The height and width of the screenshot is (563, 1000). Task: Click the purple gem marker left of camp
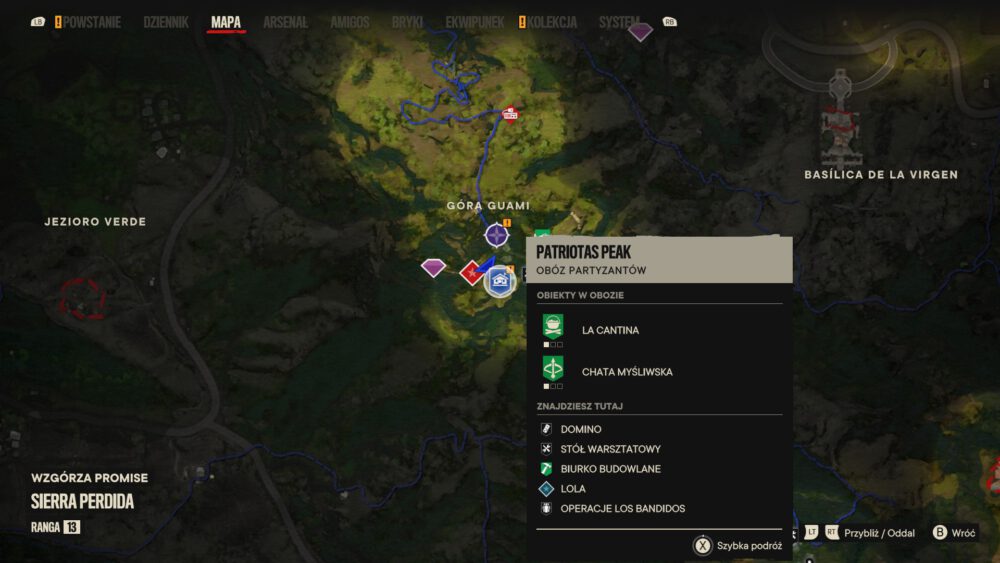coord(433,267)
